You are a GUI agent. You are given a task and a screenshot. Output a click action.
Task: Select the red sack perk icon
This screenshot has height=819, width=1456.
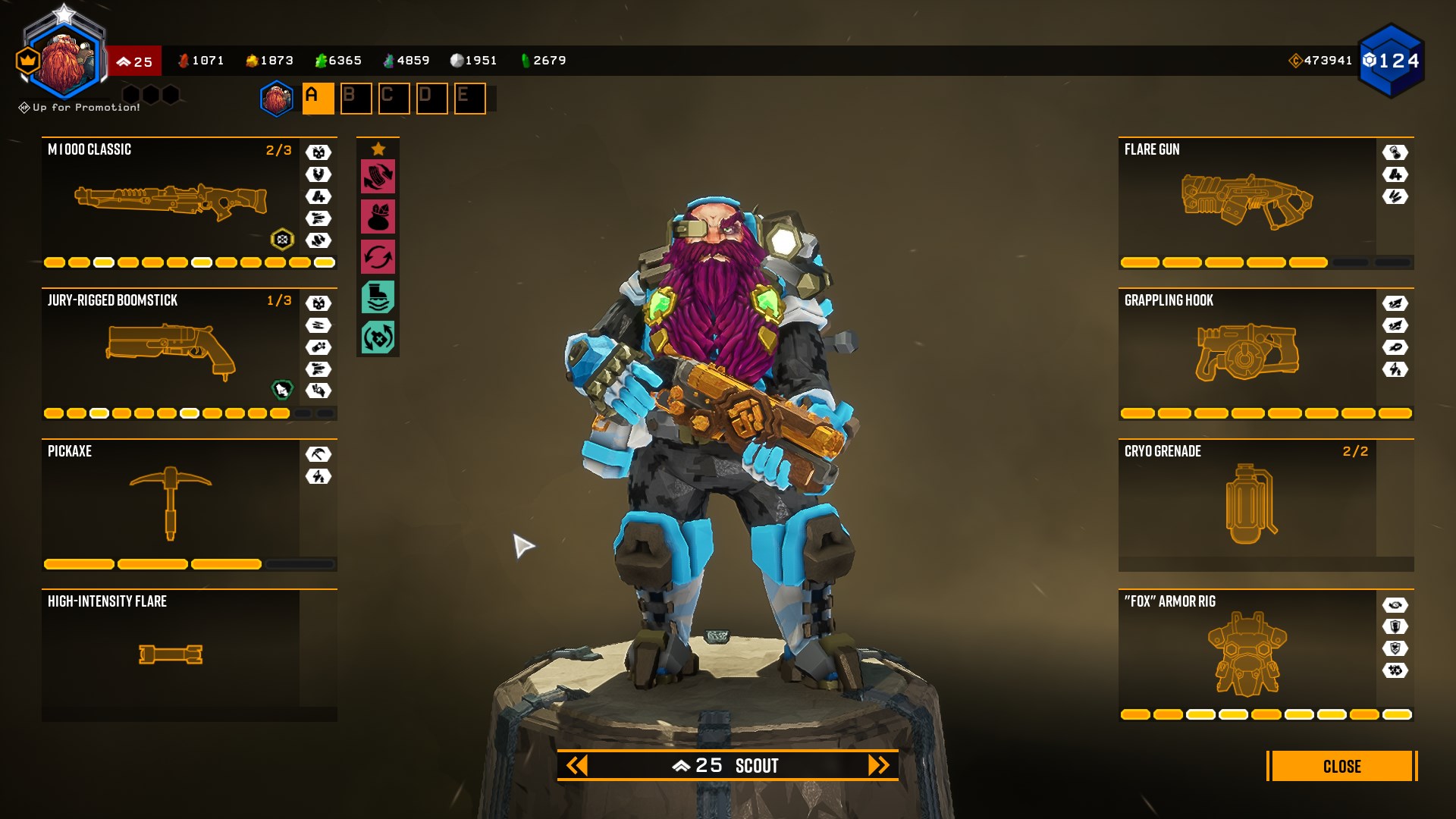point(378,217)
